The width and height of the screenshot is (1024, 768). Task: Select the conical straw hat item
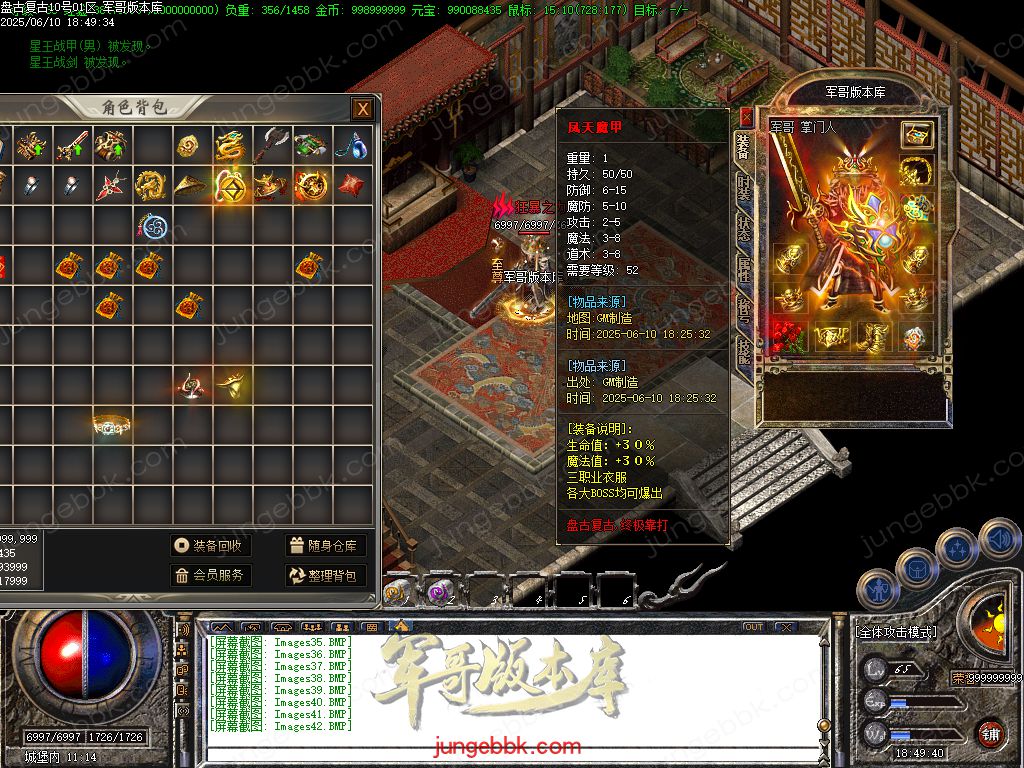point(191,185)
